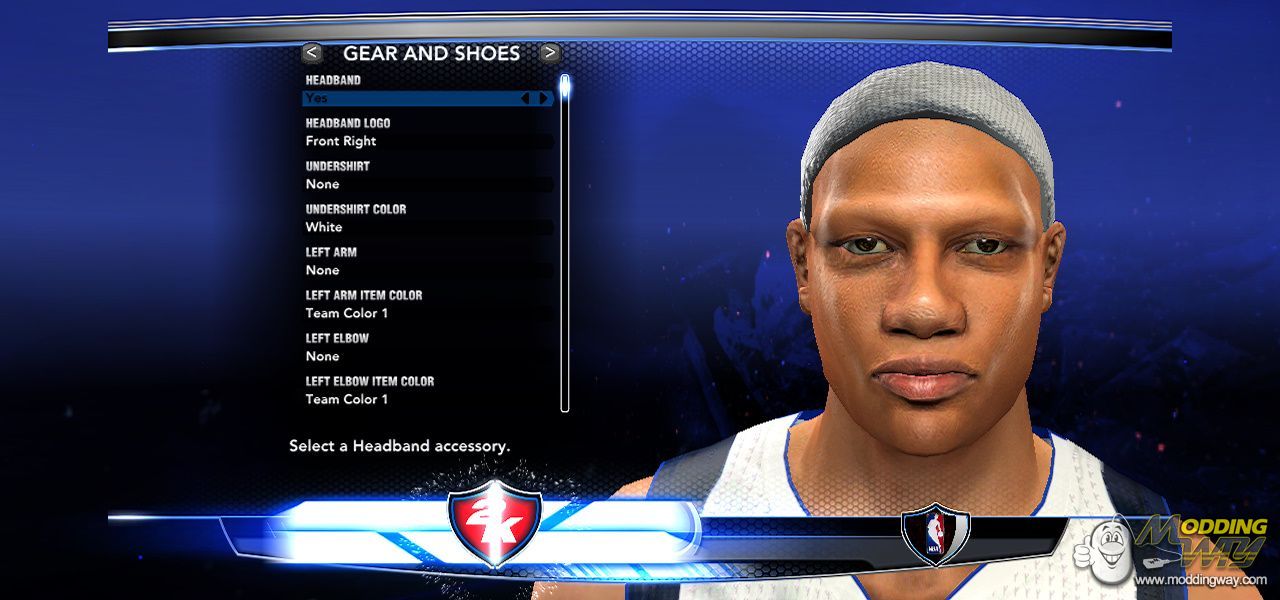The height and width of the screenshot is (600, 1280).
Task: Open the moddingway.com watermark link
Action: click(x=1200, y=580)
